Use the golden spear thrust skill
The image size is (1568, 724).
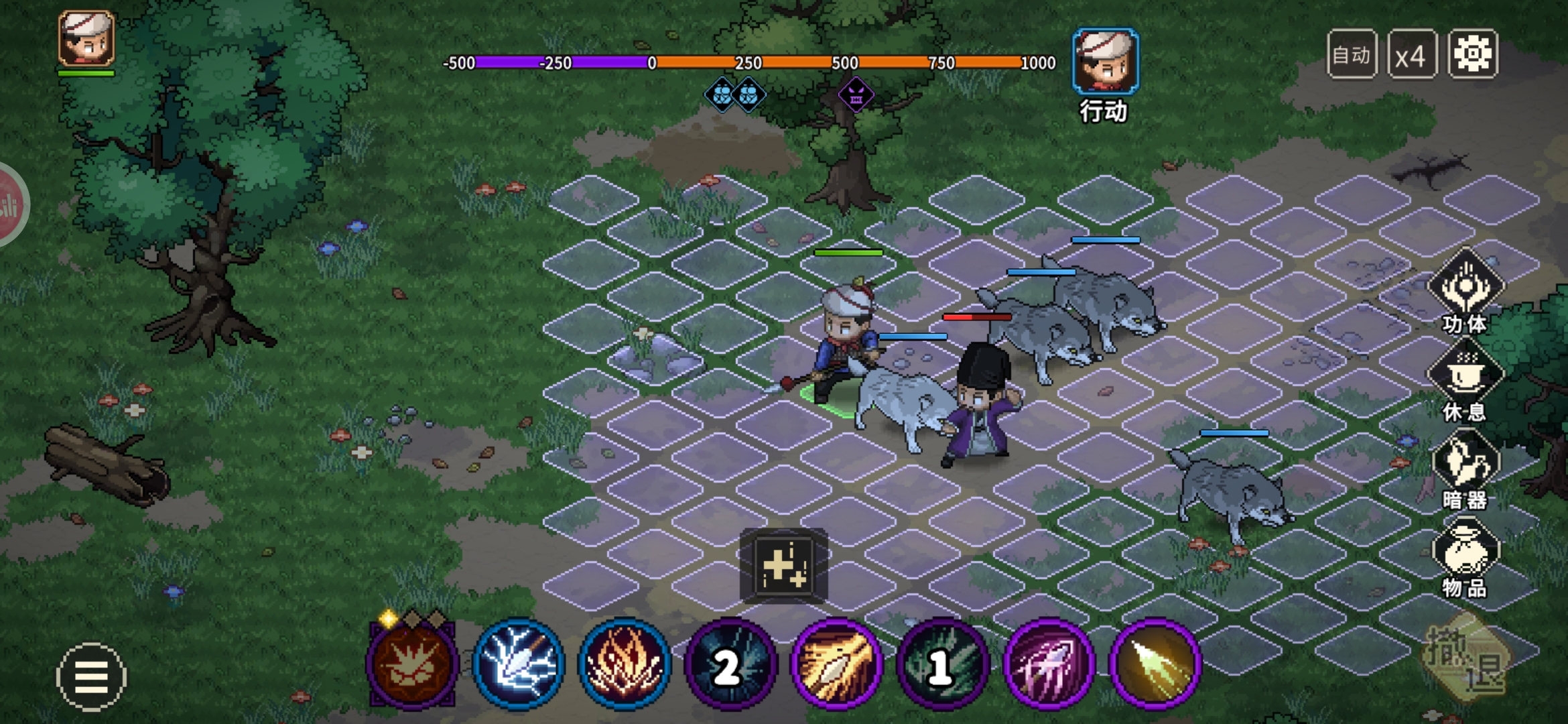click(836, 663)
